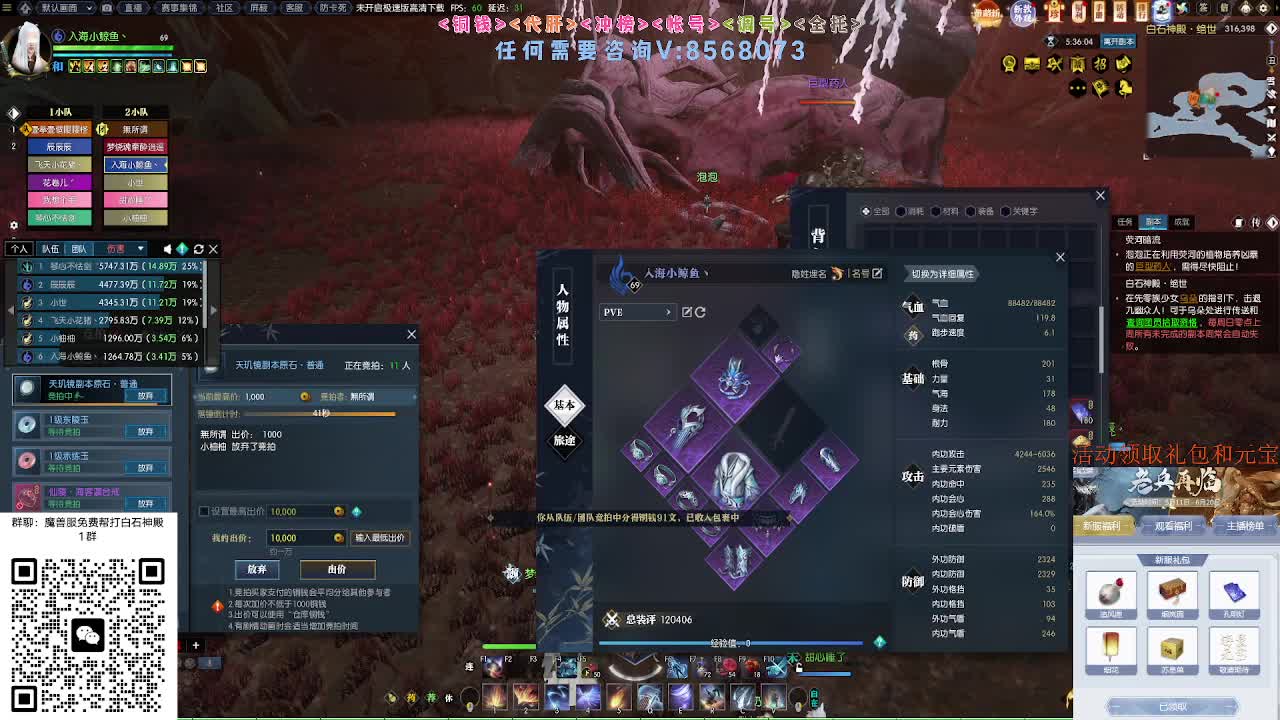Select the 装备 filter icon in the backpack
This screenshot has height=720, width=1280.
[x=972, y=212]
